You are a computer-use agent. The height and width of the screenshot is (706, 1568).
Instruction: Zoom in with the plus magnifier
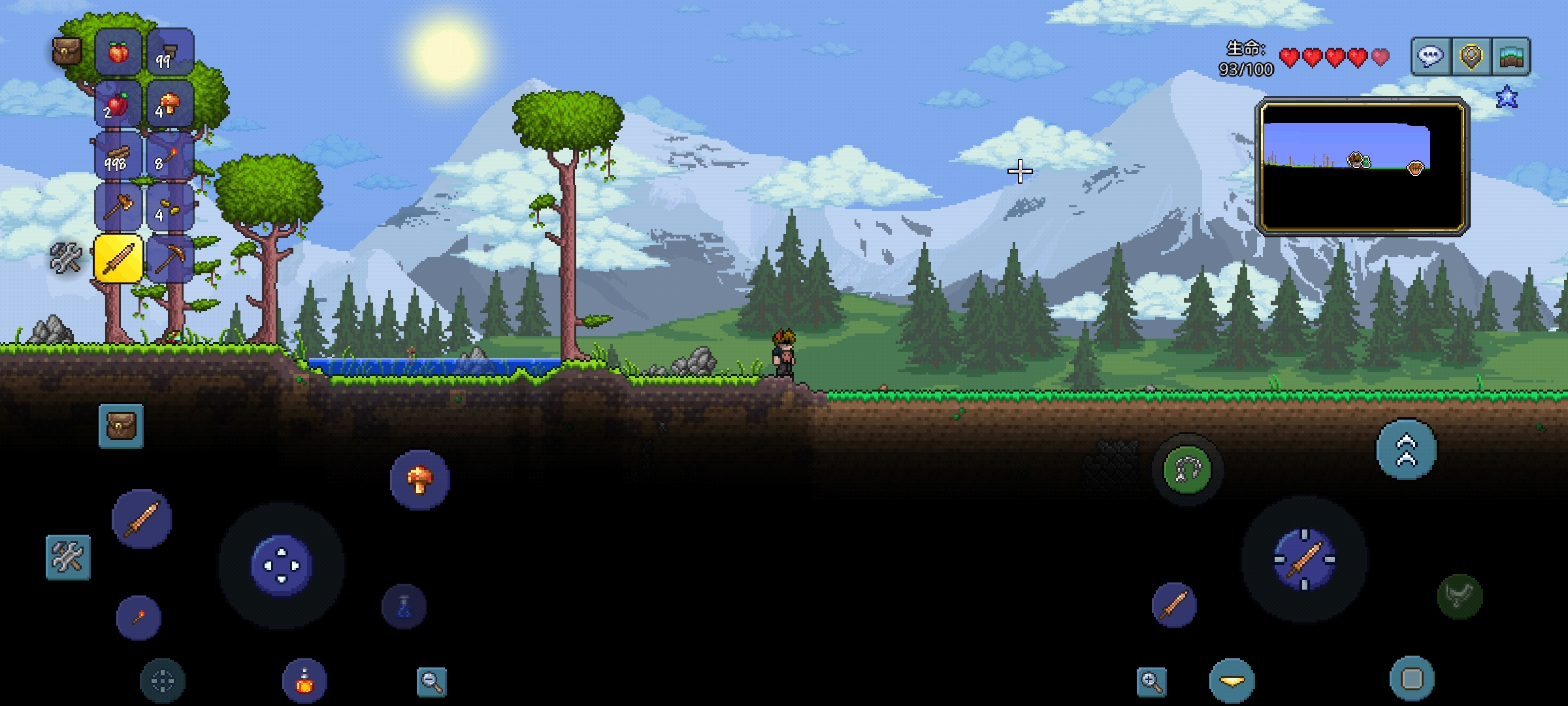click(1151, 681)
